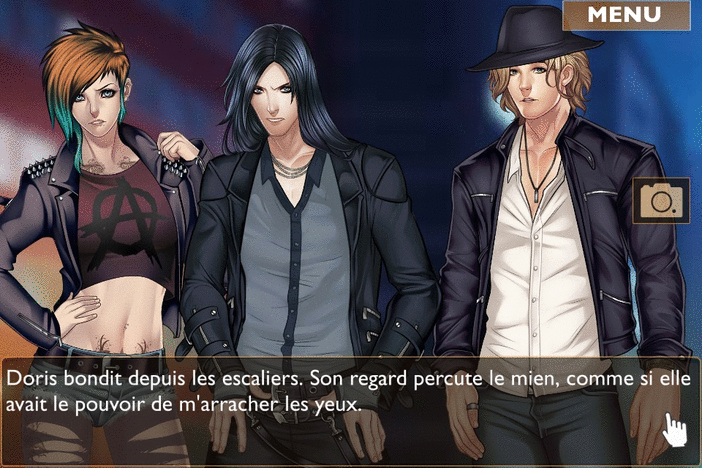This screenshot has width=702, height=468.
Task: Click the camera screenshot icon
Action: click(x=661, y=201)
